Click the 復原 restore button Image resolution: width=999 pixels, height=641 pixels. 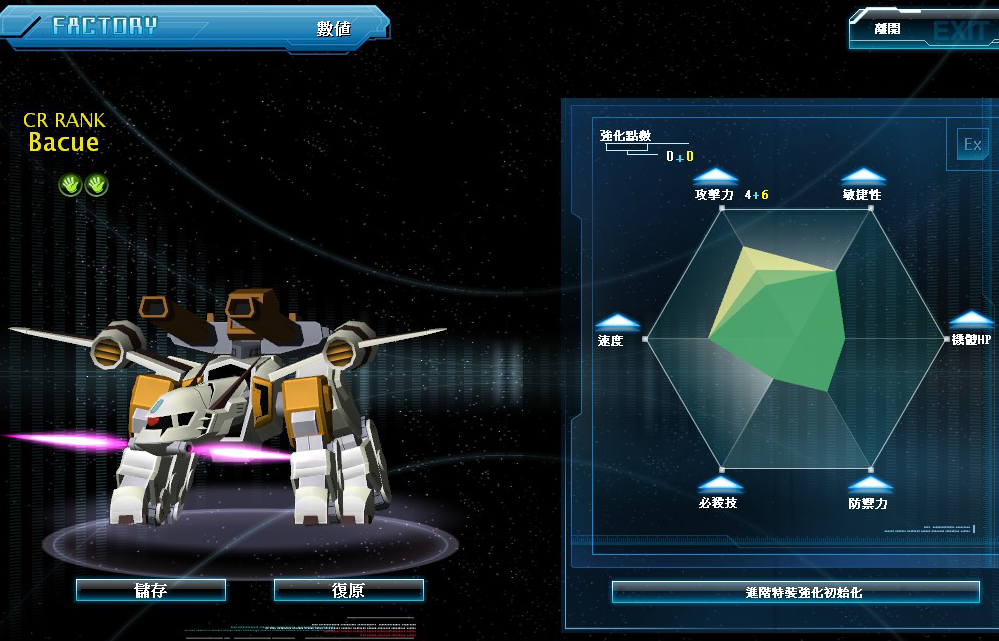point(348,590)
